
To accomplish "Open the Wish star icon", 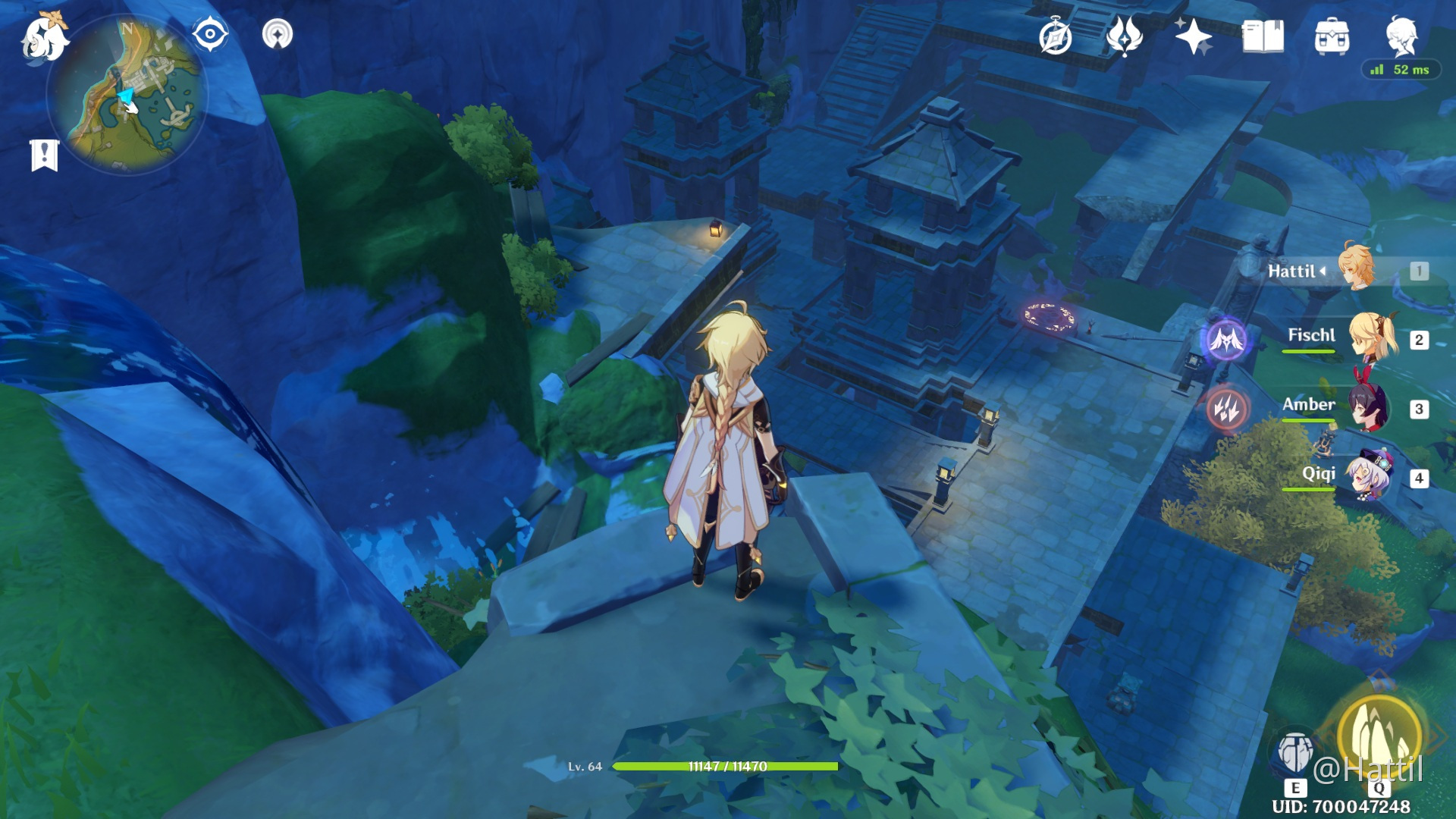I will click(x=1193, y=36).
